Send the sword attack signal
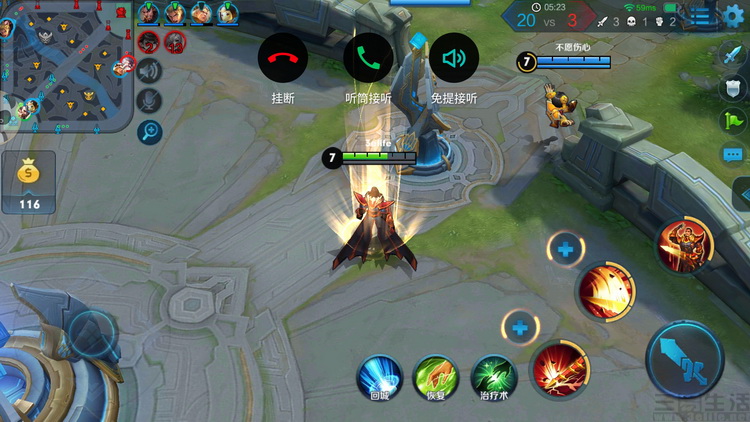This screenshot has width=750, height=422. pos(733,55)
